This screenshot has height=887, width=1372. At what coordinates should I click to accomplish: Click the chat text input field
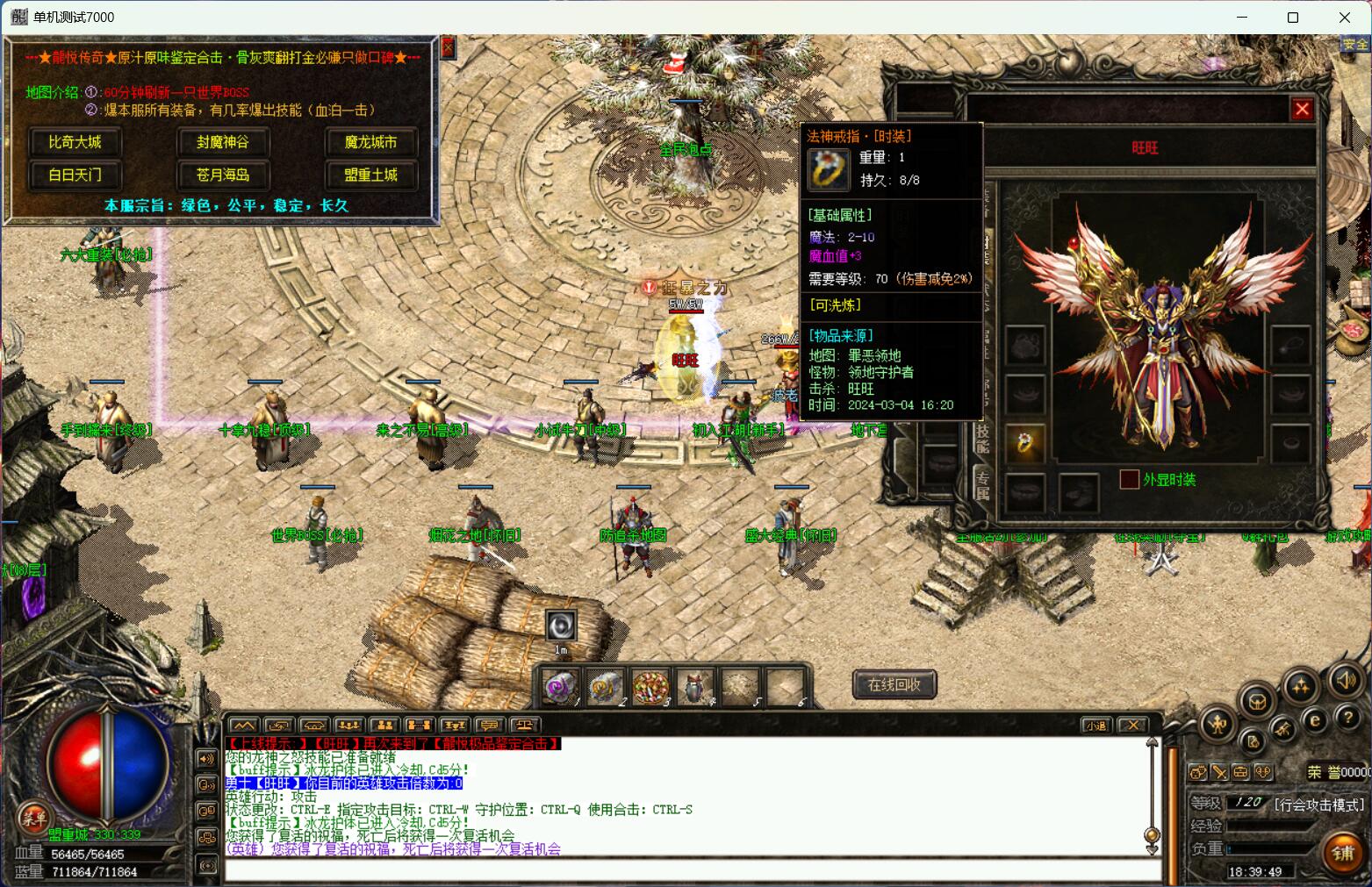(685, 870)
